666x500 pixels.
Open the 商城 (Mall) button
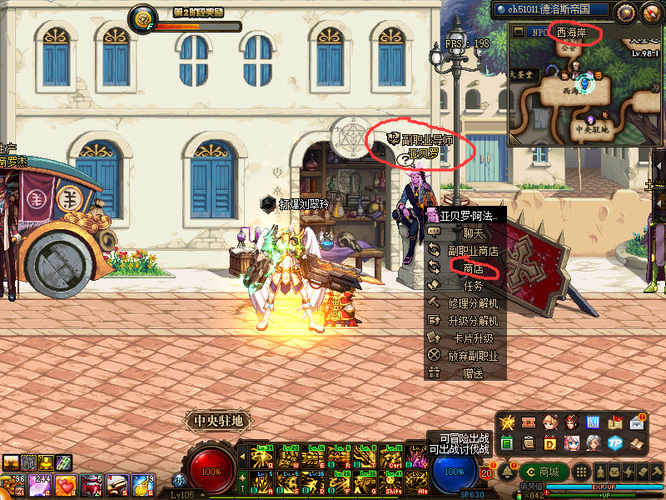543,472
